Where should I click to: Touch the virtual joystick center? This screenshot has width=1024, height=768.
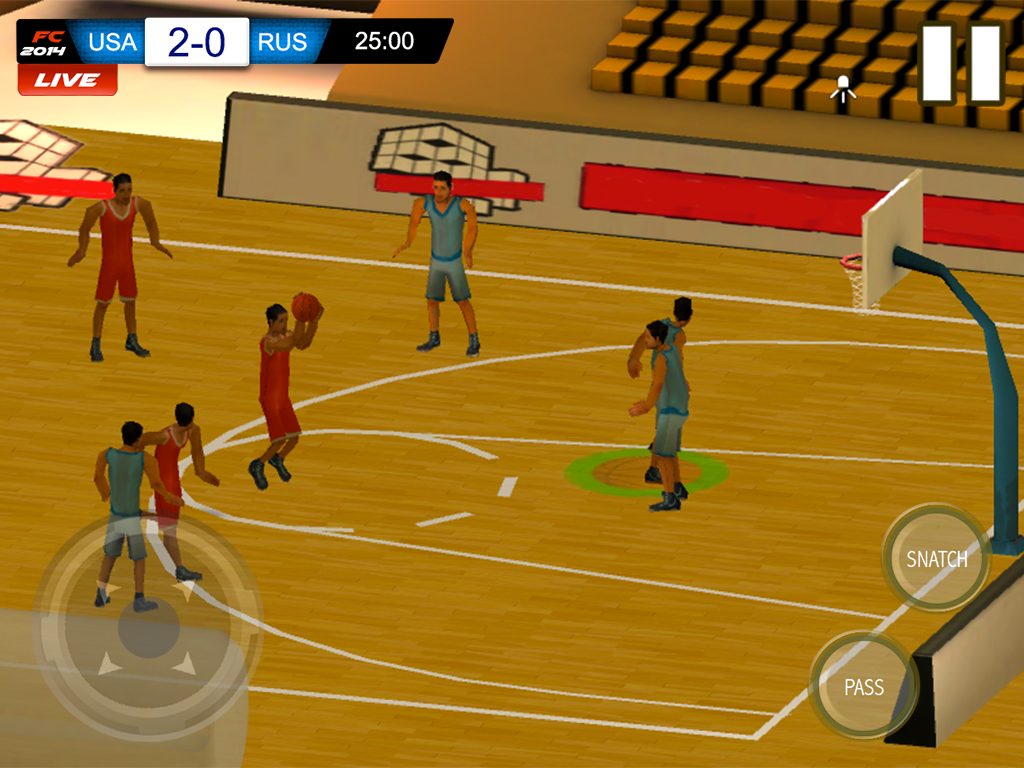(x=148, y=630)
